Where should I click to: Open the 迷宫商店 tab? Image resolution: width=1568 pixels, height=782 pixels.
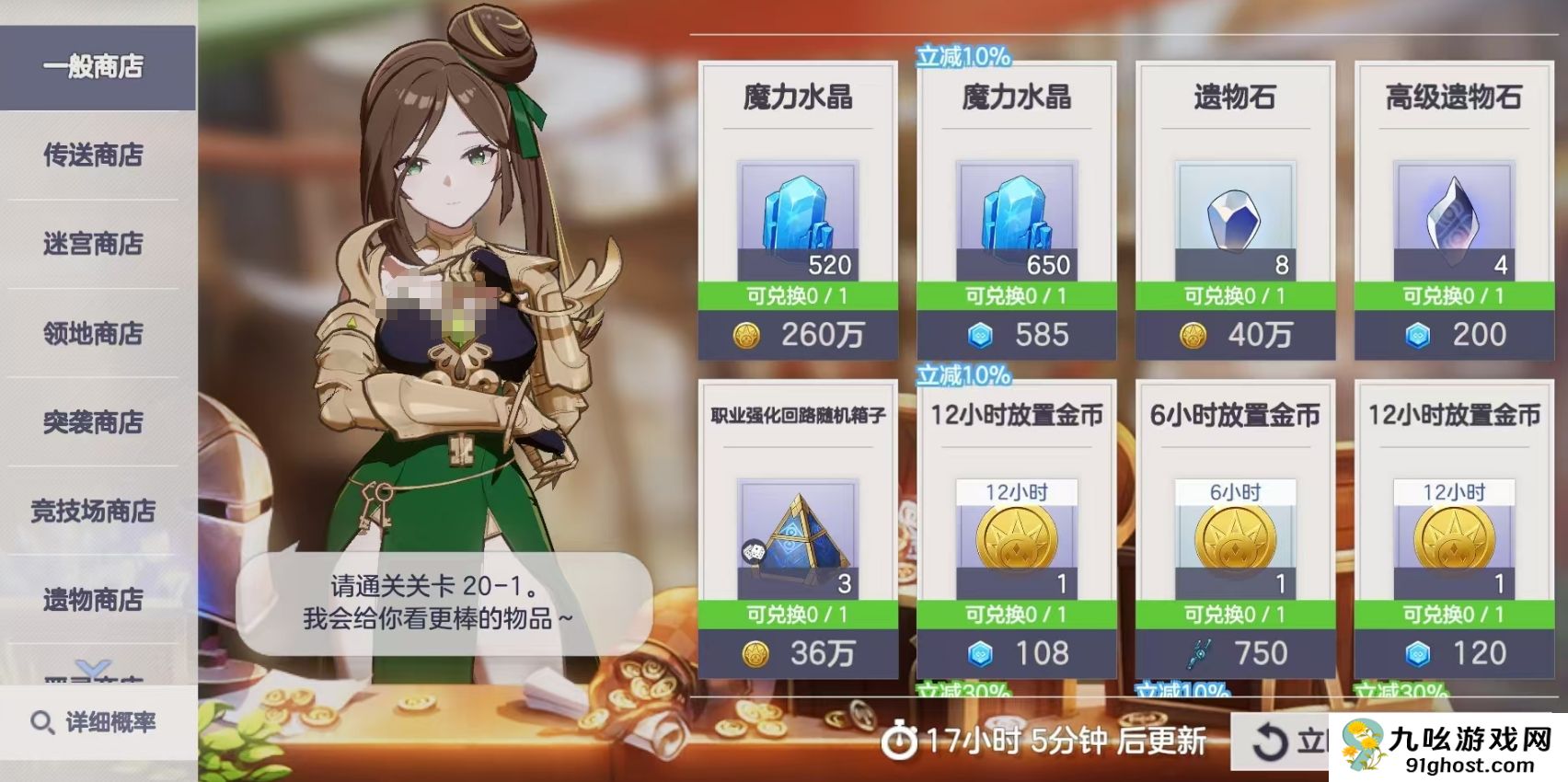92,245
